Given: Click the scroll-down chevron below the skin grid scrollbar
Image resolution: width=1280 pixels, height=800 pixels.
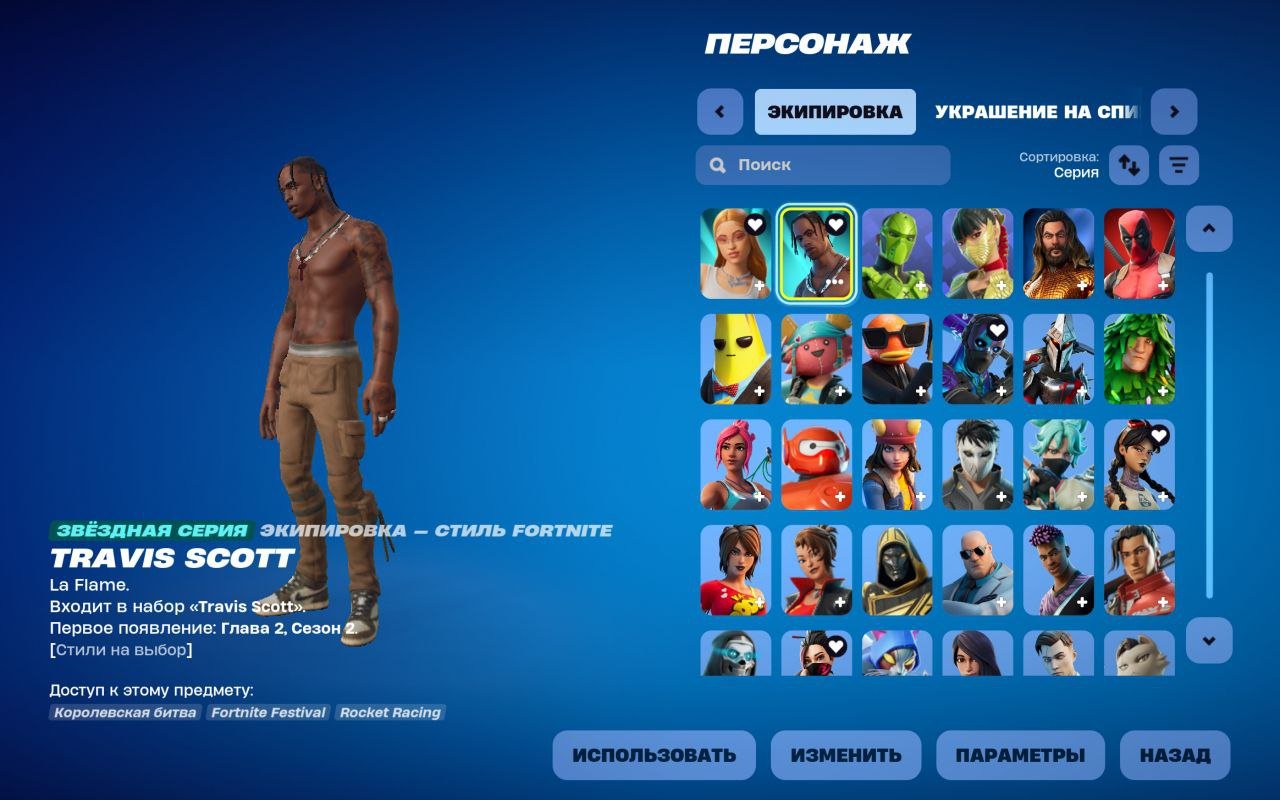Looking at the screenshot, I should pyautogui.click(x=1208, y=641).
